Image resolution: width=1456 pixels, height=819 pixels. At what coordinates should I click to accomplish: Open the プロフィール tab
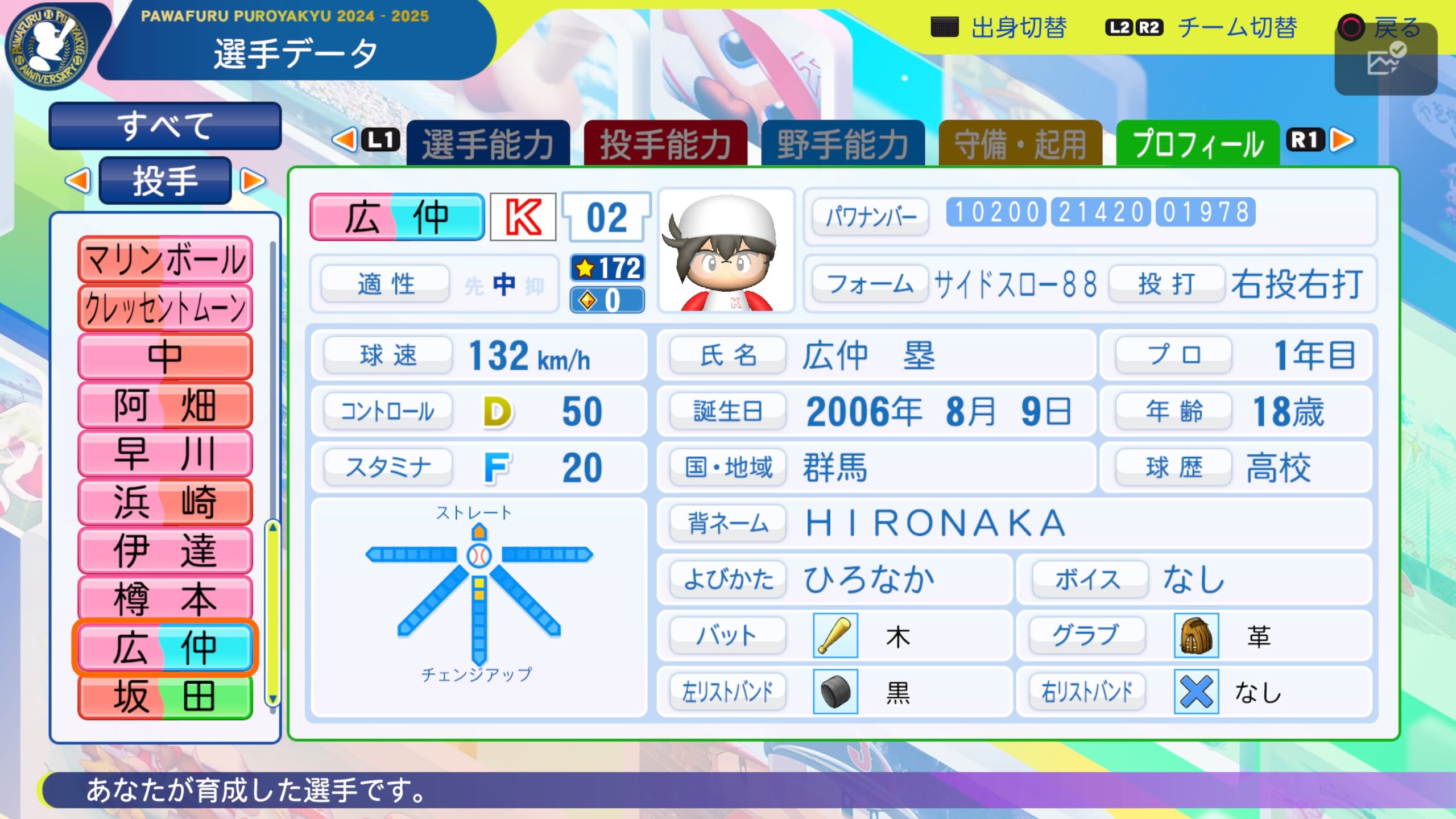click(1197, 144)
